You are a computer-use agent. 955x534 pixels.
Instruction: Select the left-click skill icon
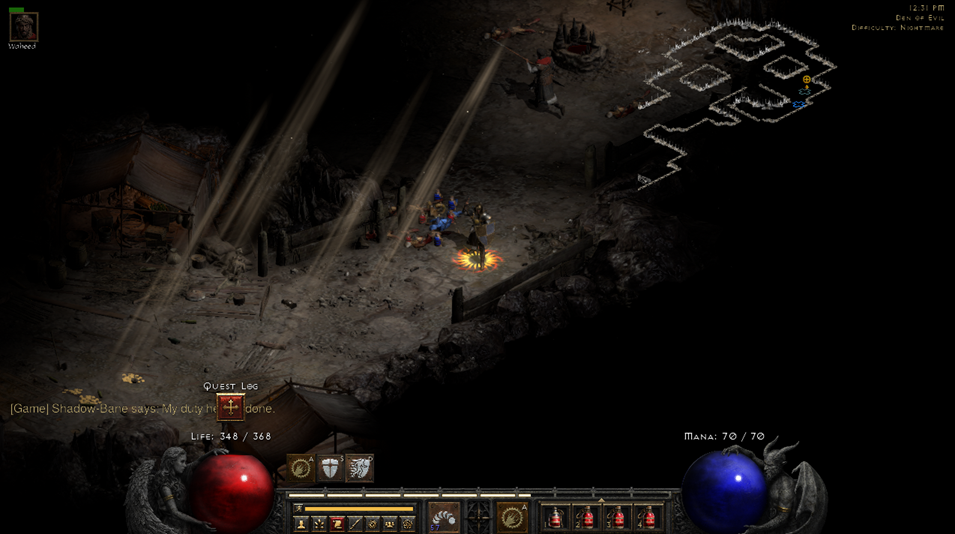click(x=444, y=517)
